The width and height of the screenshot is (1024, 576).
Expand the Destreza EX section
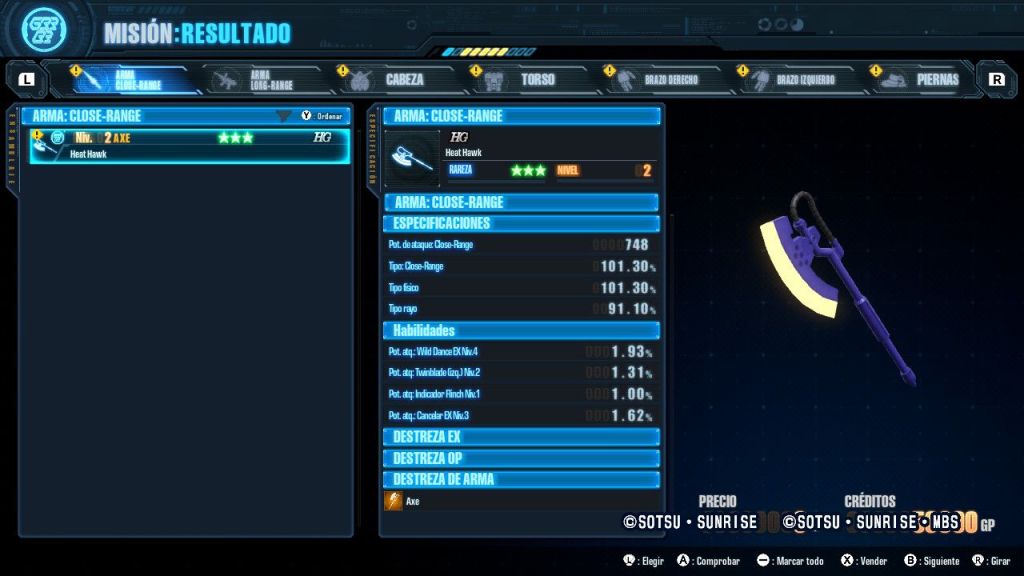click(x=521, y=437)
